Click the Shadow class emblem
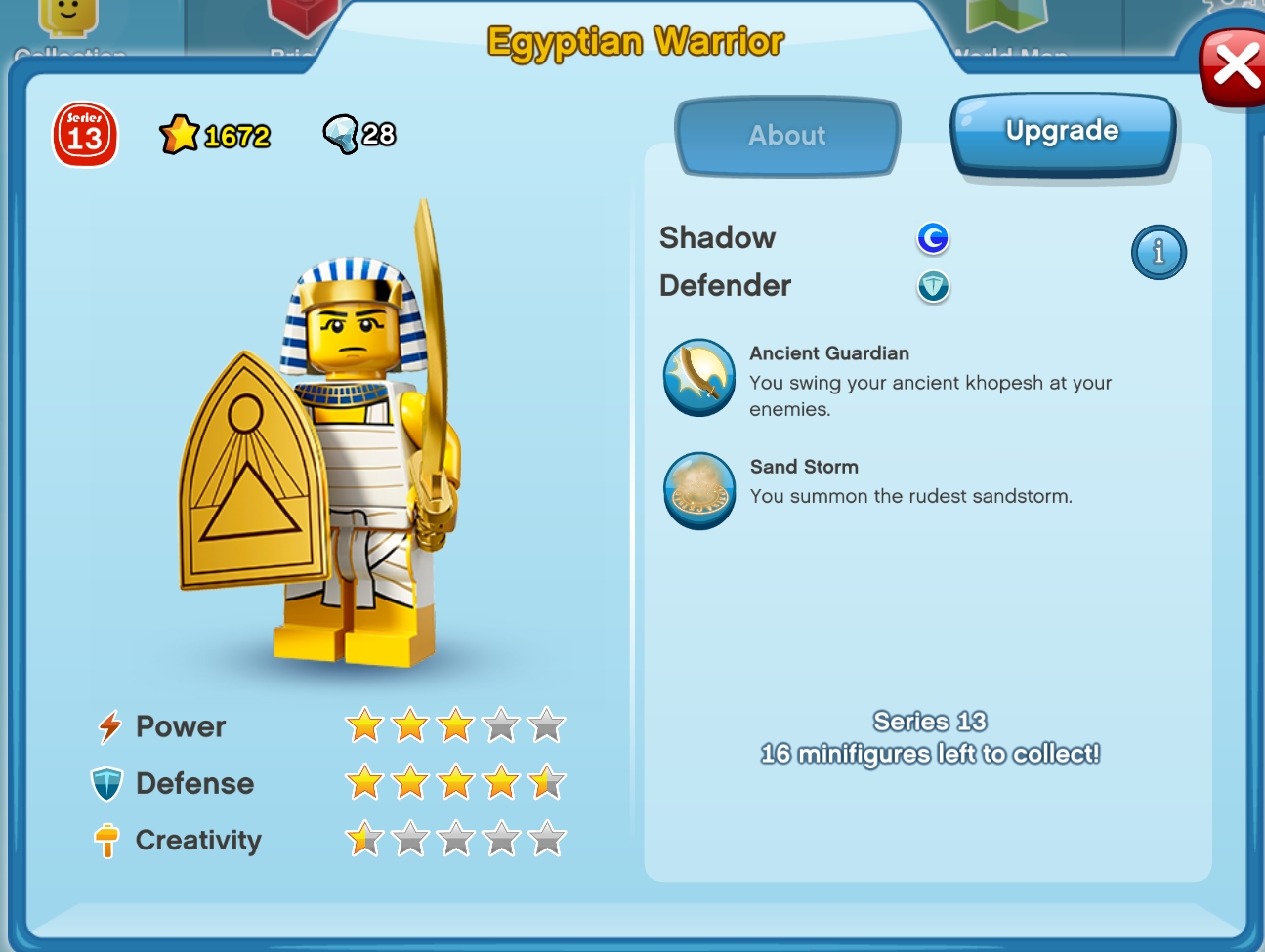The image size is (1265, 952). coord(933,237)
